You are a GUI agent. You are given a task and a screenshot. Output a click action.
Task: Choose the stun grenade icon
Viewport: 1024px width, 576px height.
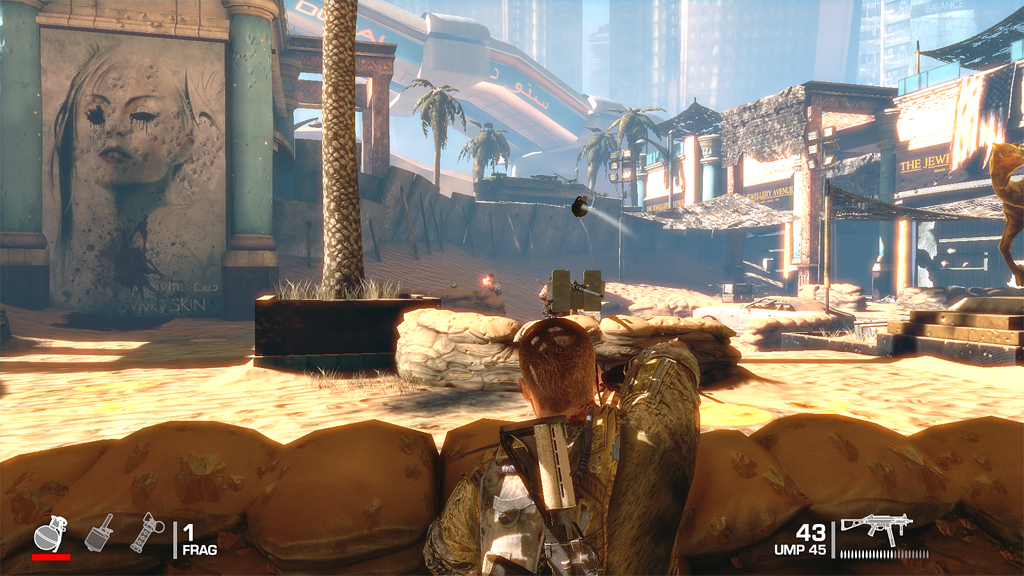point(146,531)
